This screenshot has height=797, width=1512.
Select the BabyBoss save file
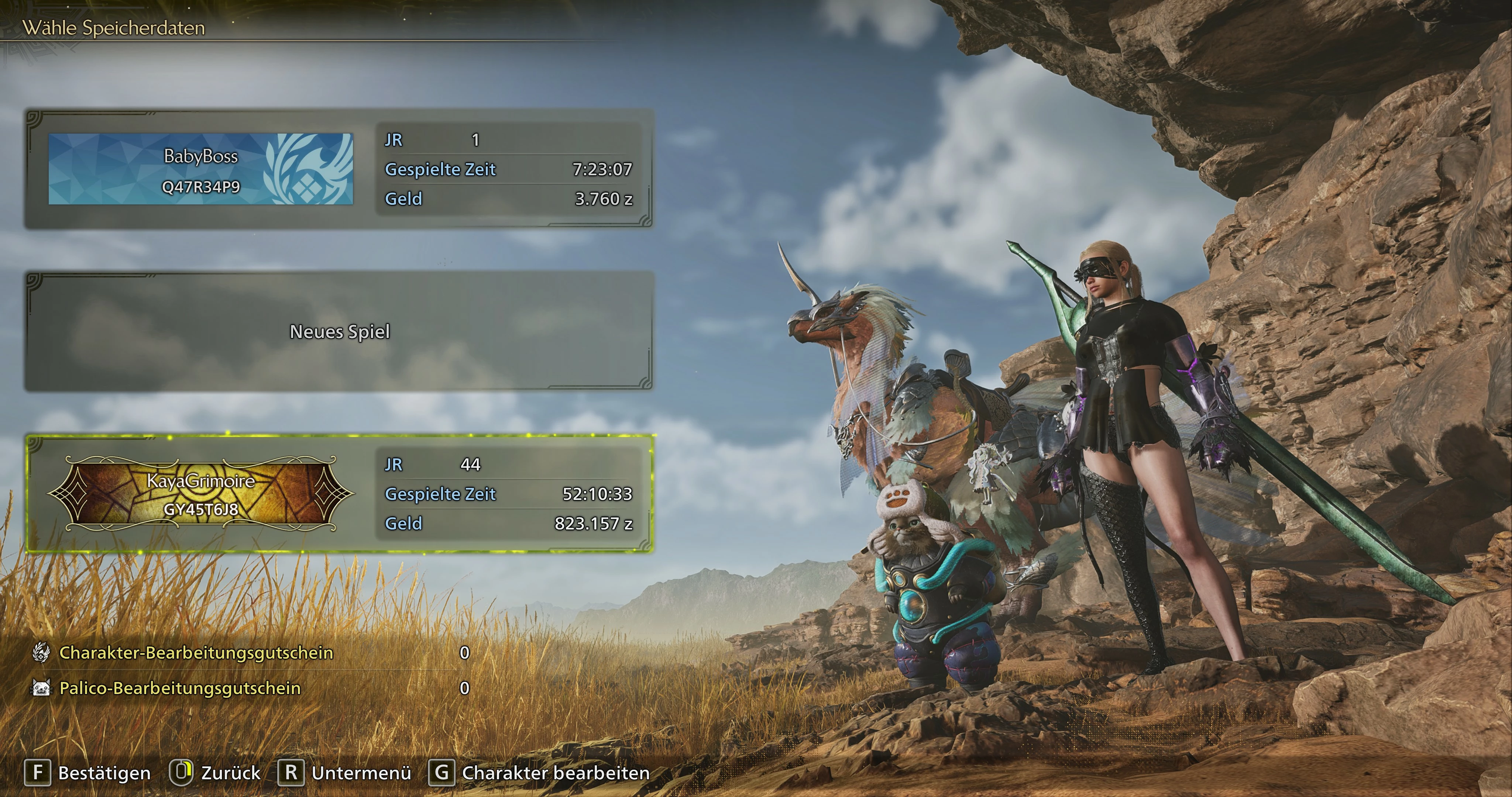pos(339,169)
